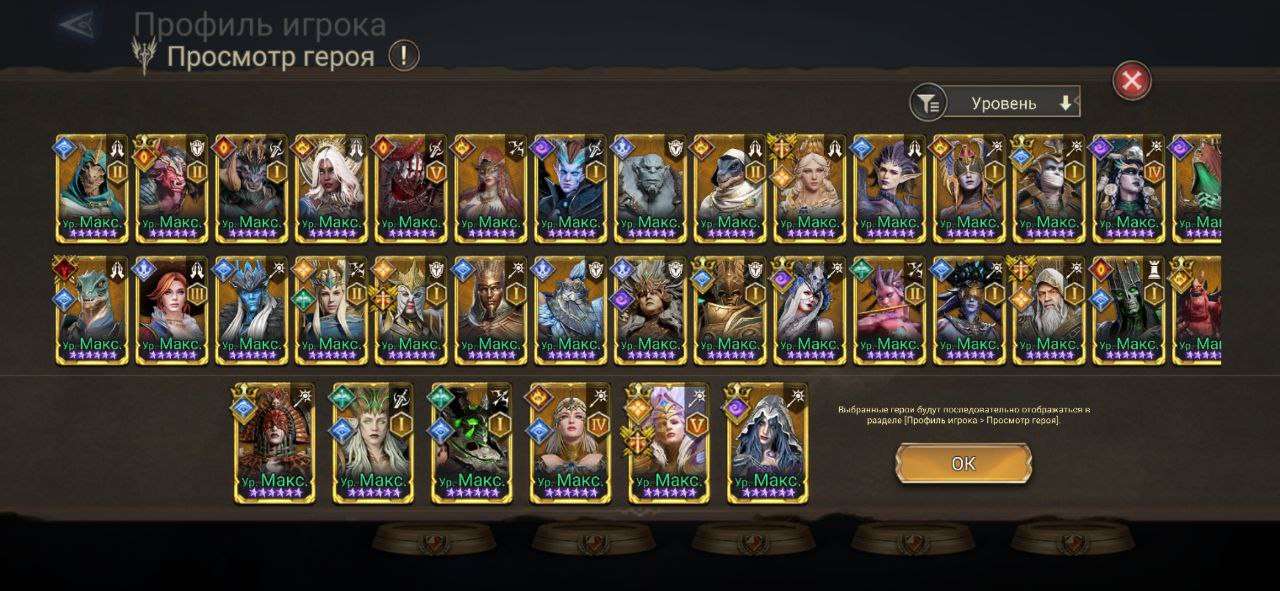Select the red-haired woman hero card

click(x=172, y=310)
